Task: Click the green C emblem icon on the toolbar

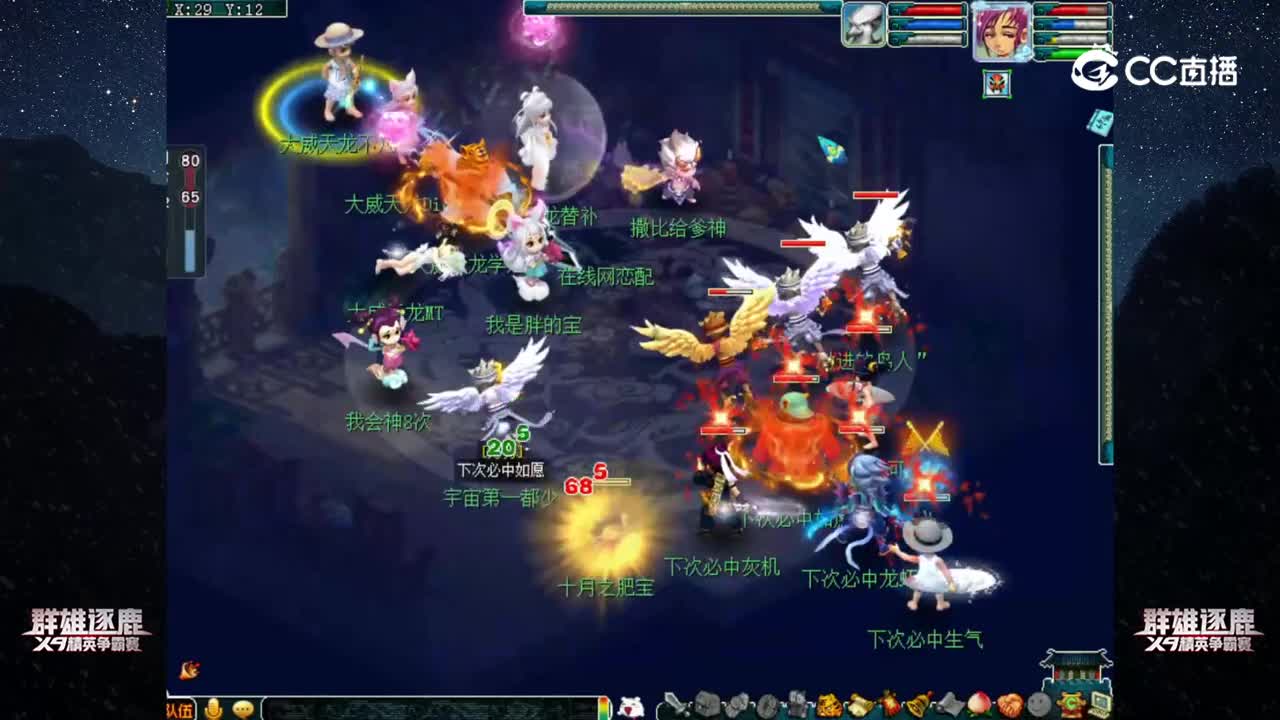Action: coord(1070,706)
